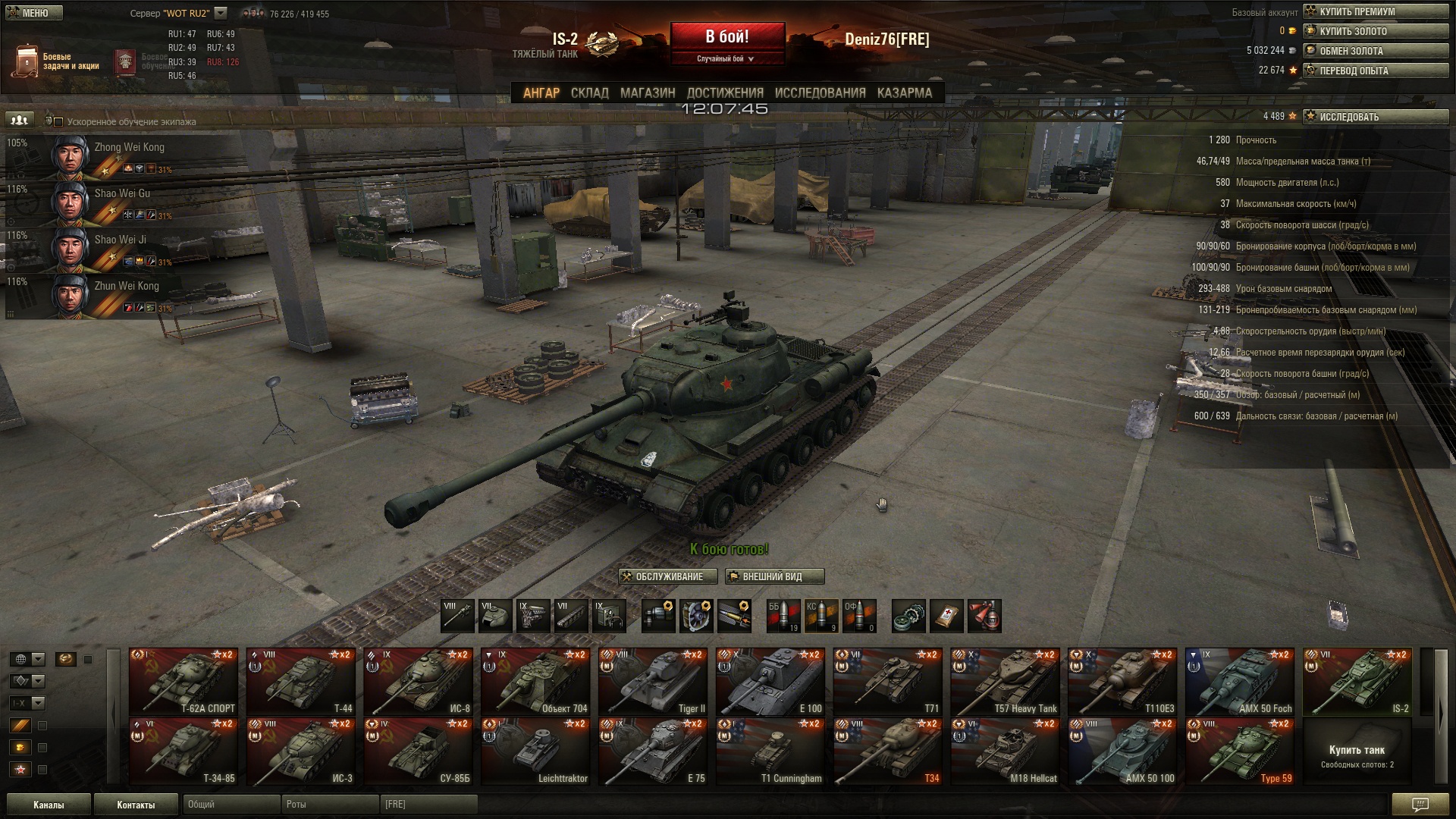
Task: Click the ИССЛЕДОВАТЬ button
Action: pyautogui.click(x=1375, y=117)
